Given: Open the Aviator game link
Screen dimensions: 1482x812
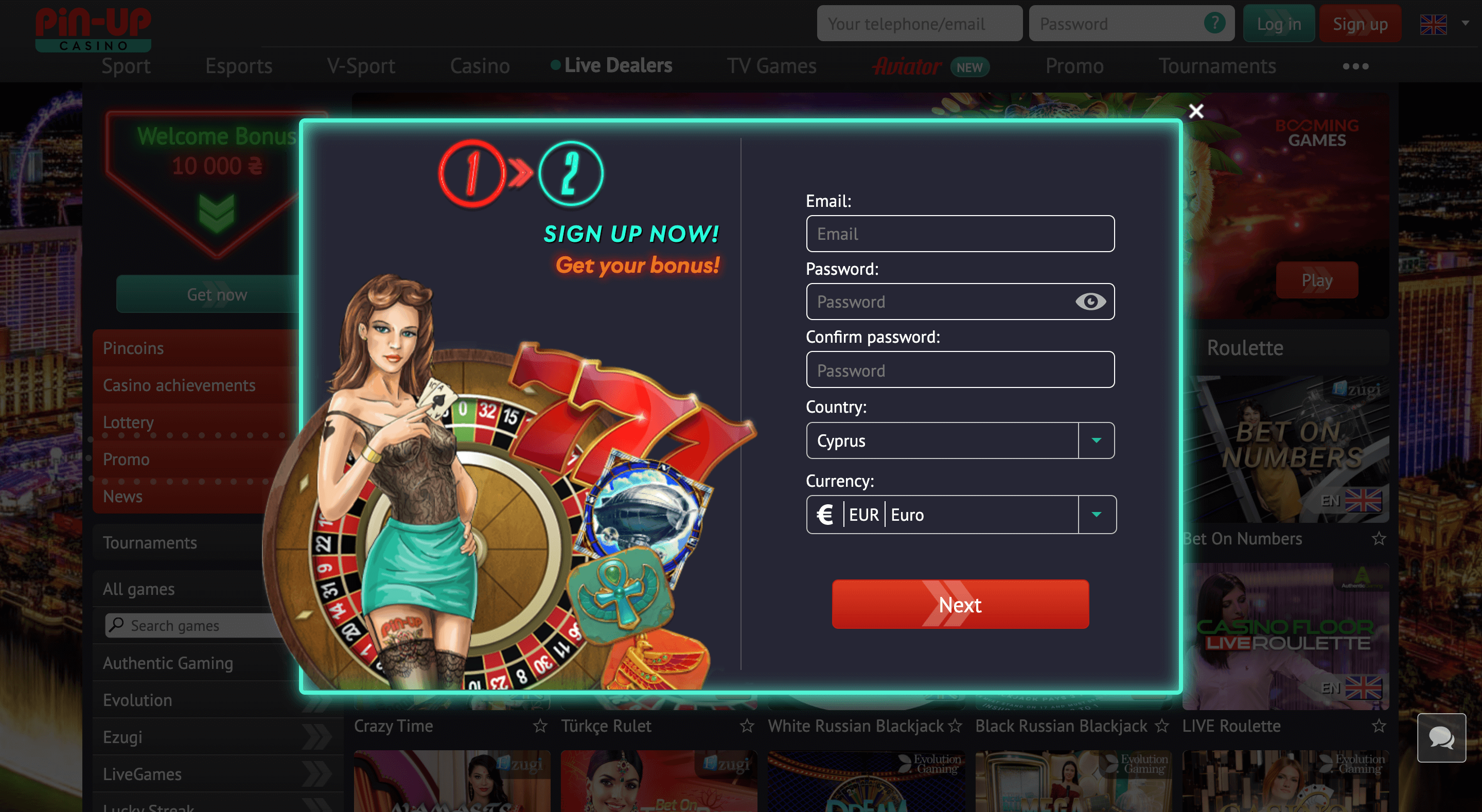Looking at the screenshot, I should 907,66.
